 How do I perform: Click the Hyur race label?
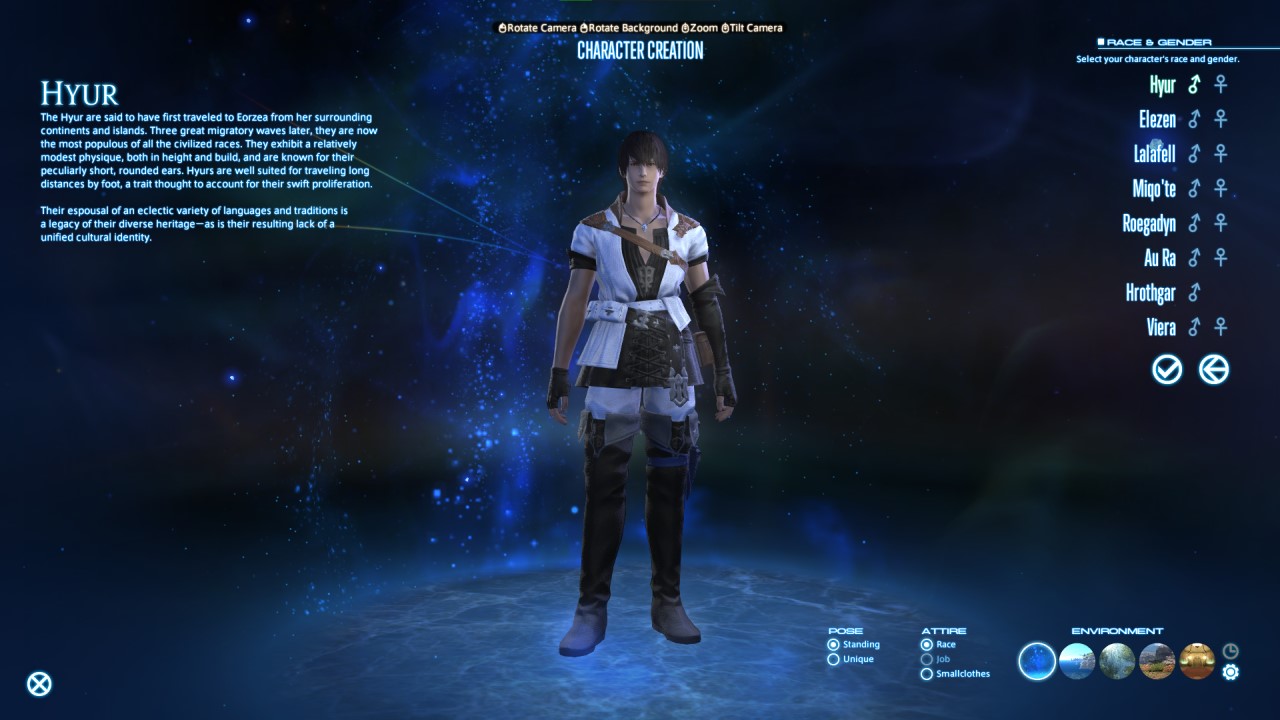pyautogui.click(x=1163, y=85)
